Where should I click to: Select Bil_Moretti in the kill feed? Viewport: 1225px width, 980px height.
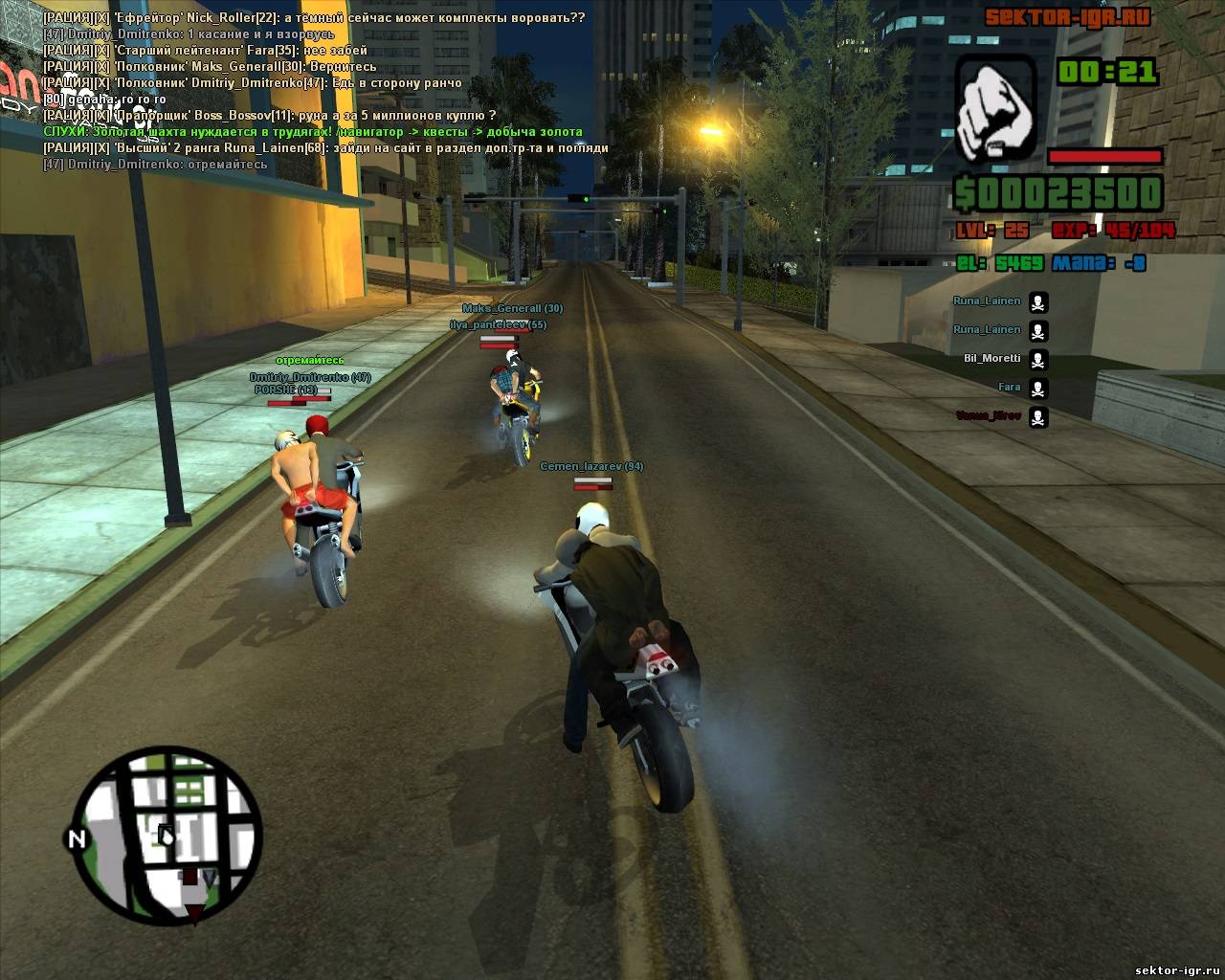(x=991, y=359)
